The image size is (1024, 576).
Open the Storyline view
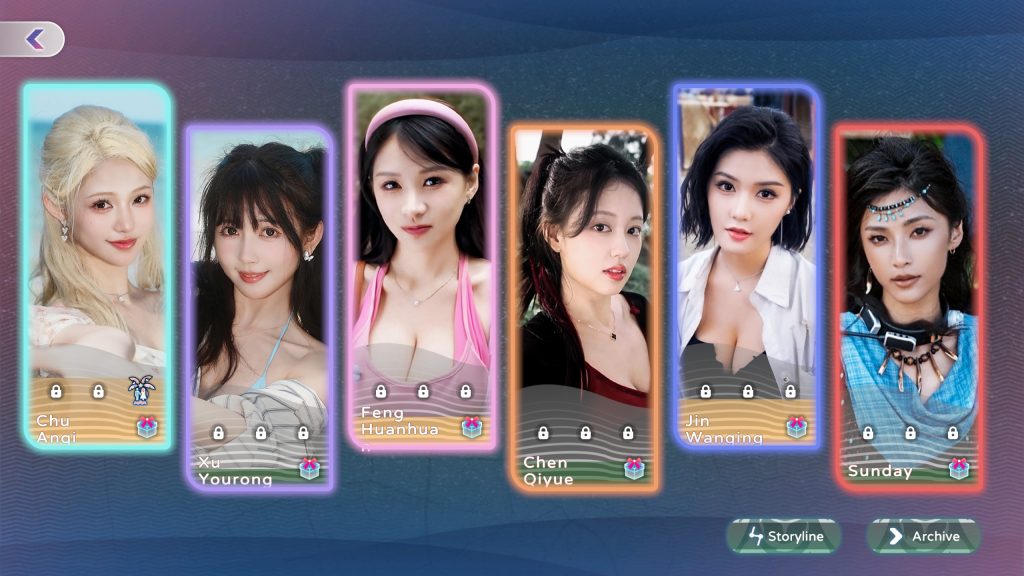(x=785, y=536)
